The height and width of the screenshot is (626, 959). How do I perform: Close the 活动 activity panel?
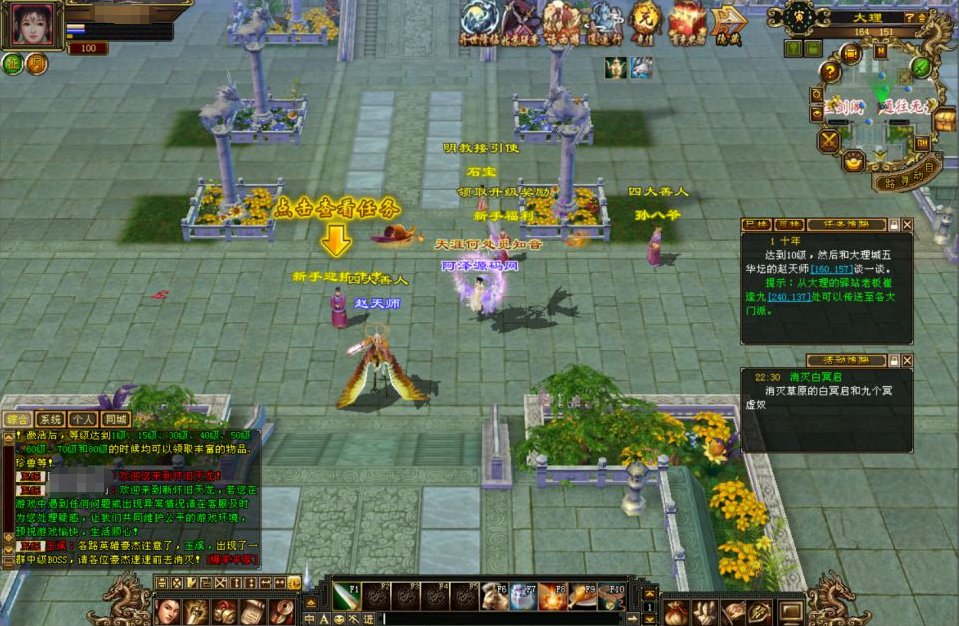click(x=907, y=360)
